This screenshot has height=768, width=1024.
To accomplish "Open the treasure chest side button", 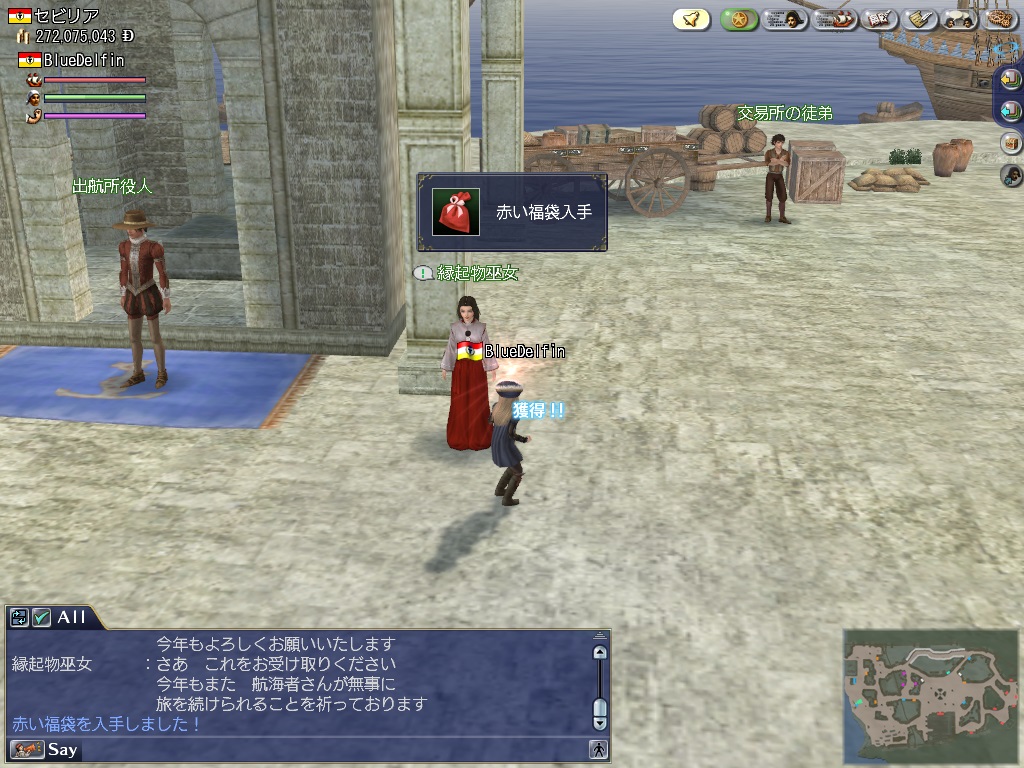I will pos(1011,143).
